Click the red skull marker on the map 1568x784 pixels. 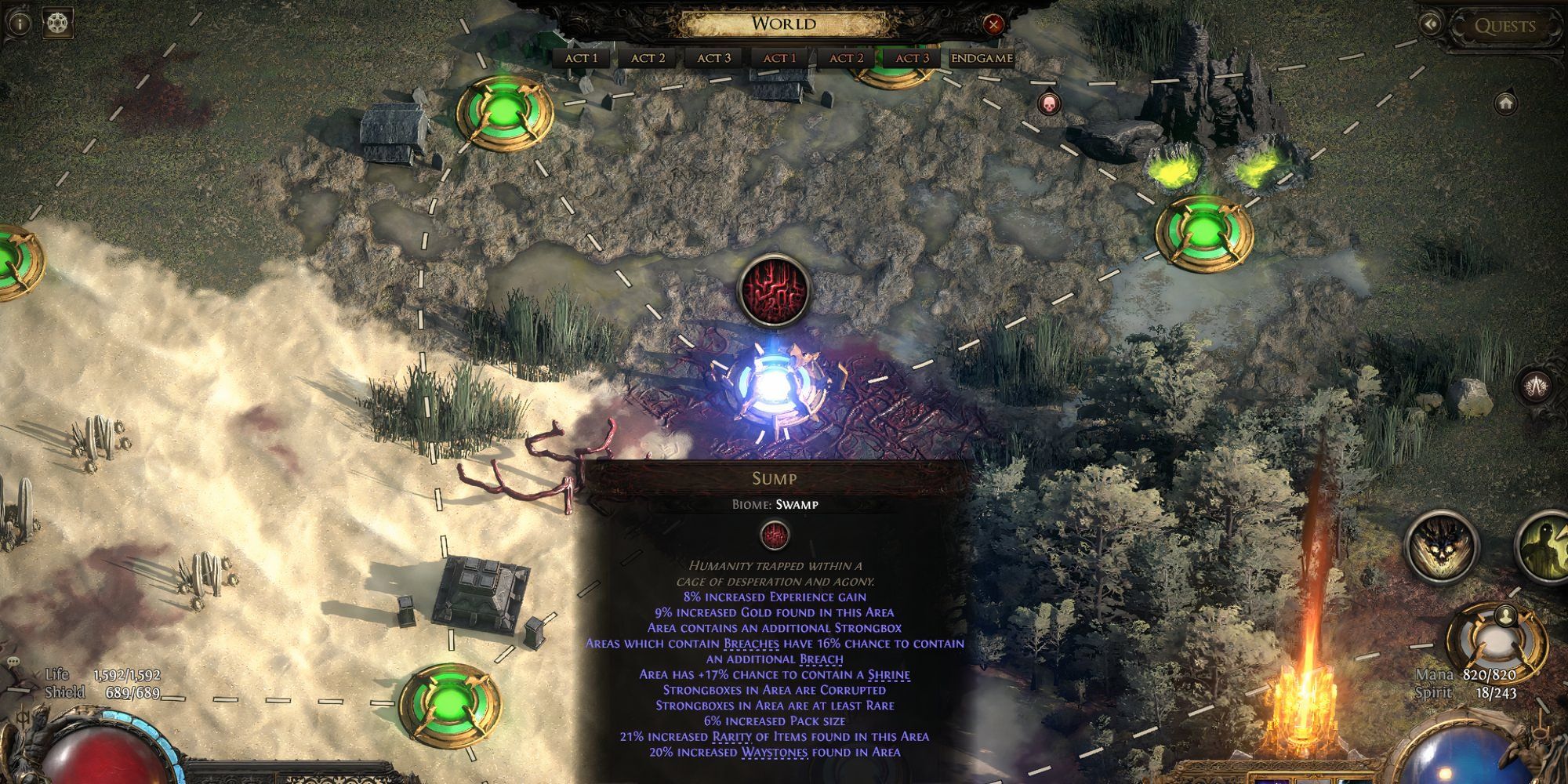click(x=1047, y=105)
